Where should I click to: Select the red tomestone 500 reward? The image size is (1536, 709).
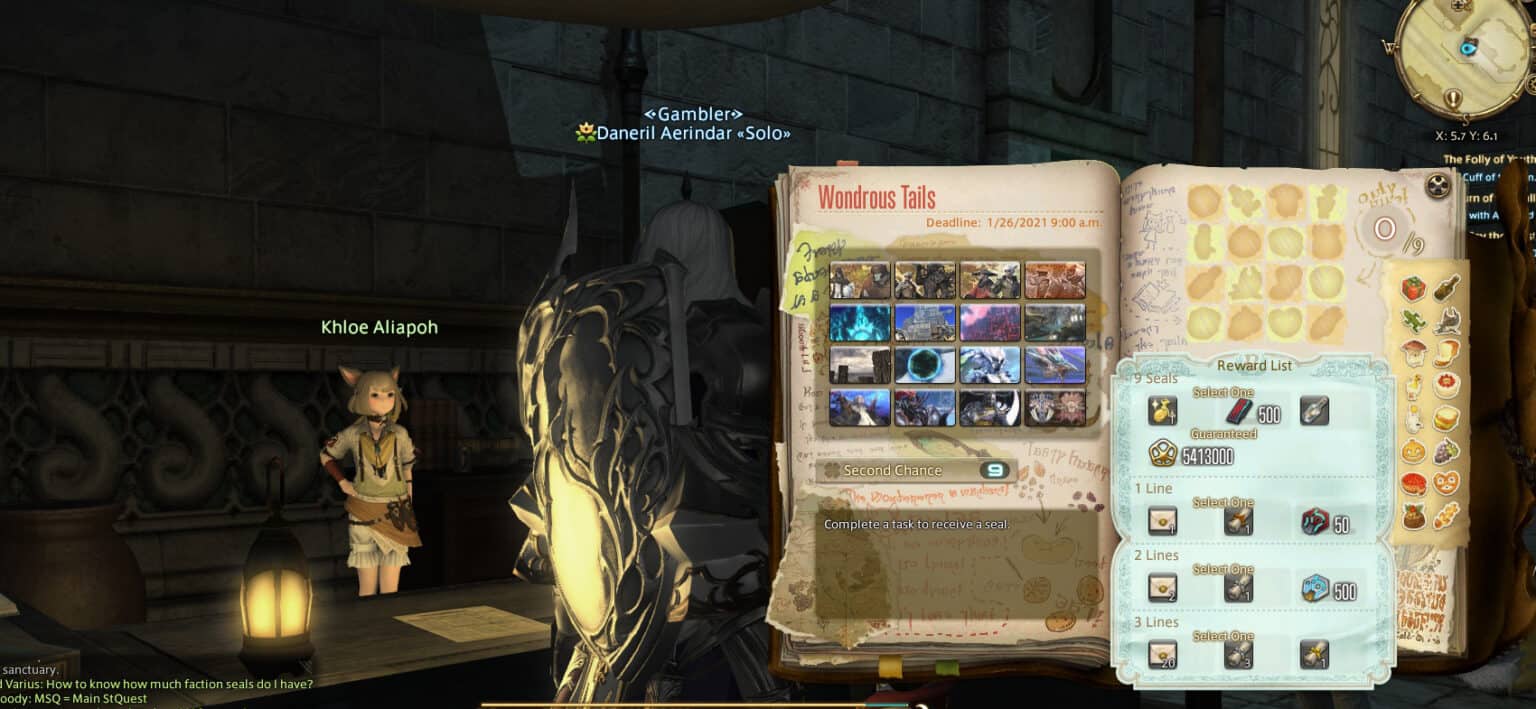pos(1238,410)
